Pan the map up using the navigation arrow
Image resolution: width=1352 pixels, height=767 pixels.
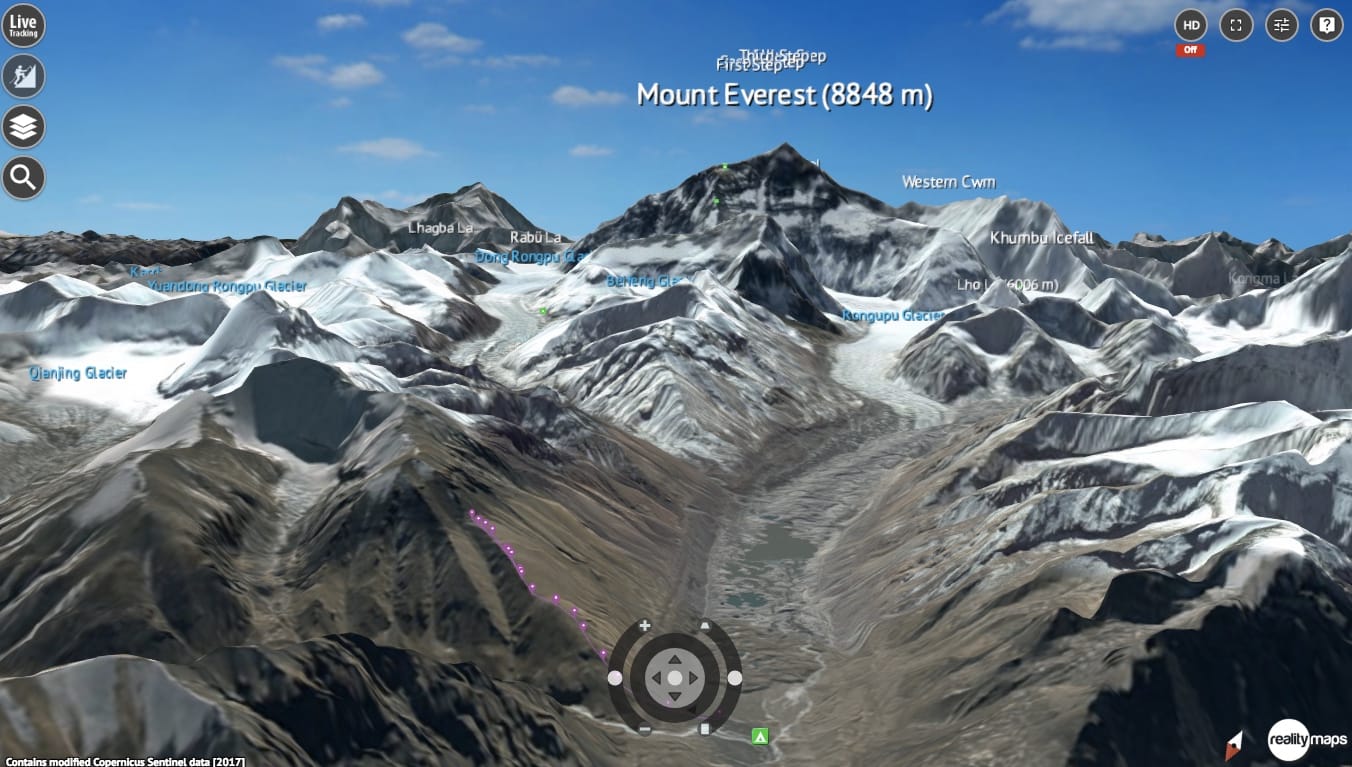click(675, 661)
